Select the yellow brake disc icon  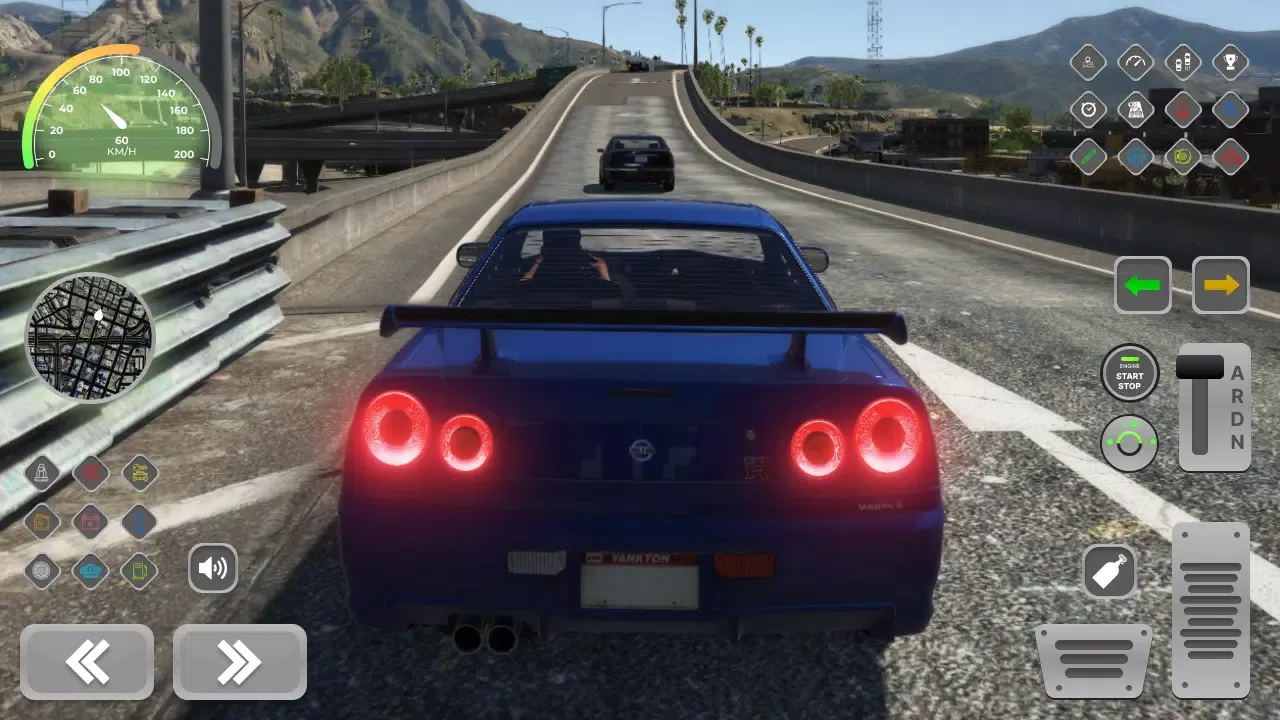[x=1183, y=157]
